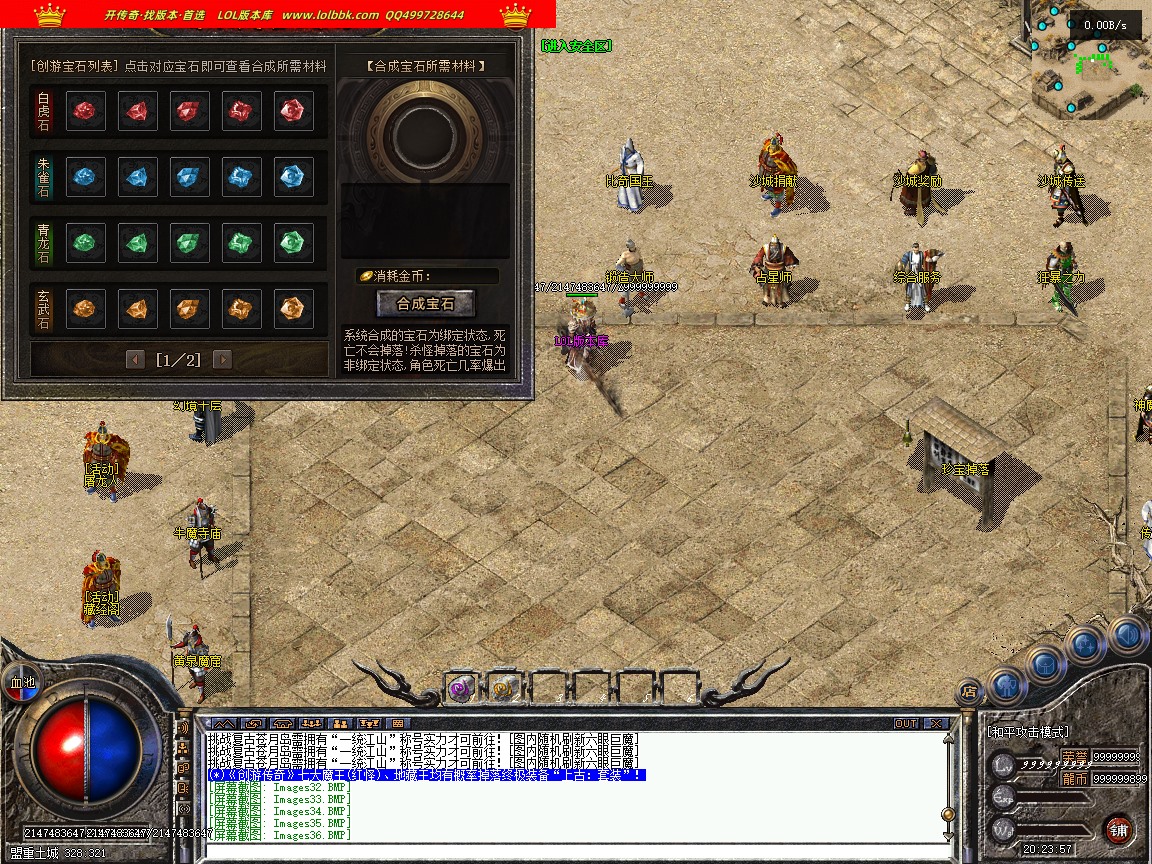Select the first red 白虎石 gem
Image resolution: width=1152 pixels, height=864 pixels.
coord(86,111)
